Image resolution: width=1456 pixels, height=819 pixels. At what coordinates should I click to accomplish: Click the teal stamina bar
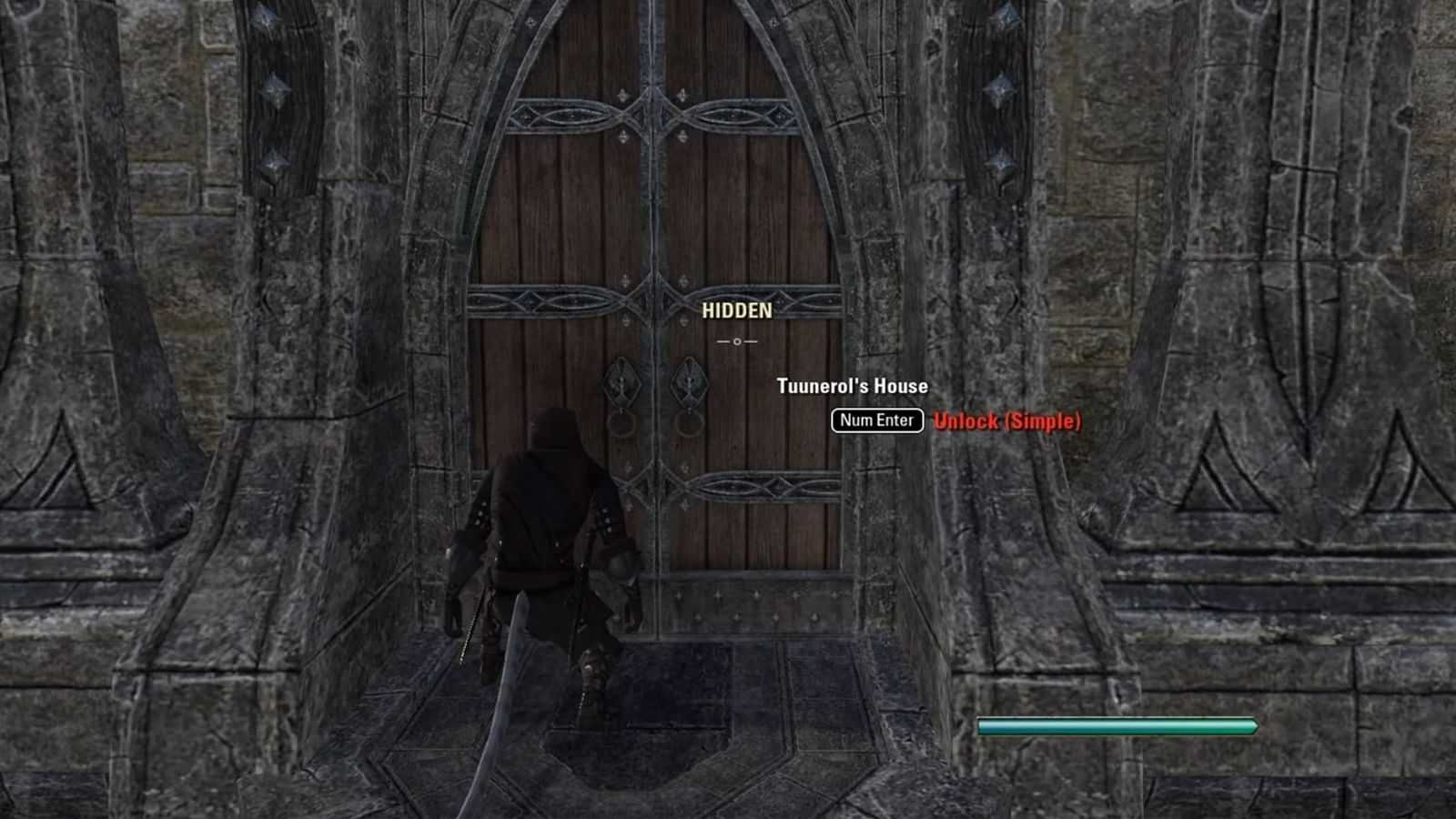pyautogui.click(x=1115, y=726)
